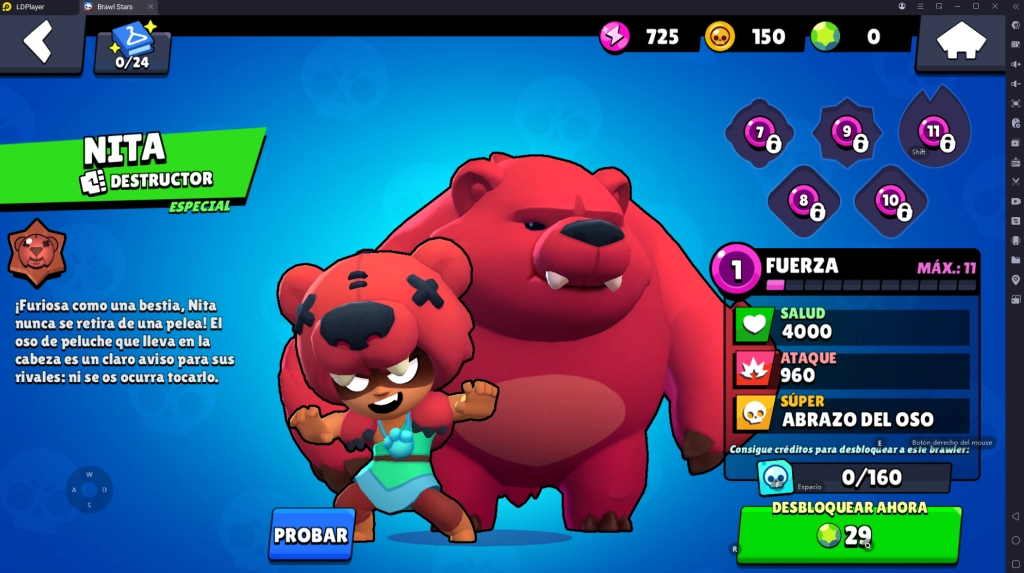Return to the home screen
This screenshot has width=1024, height=573.
click(x=960, y=42)
